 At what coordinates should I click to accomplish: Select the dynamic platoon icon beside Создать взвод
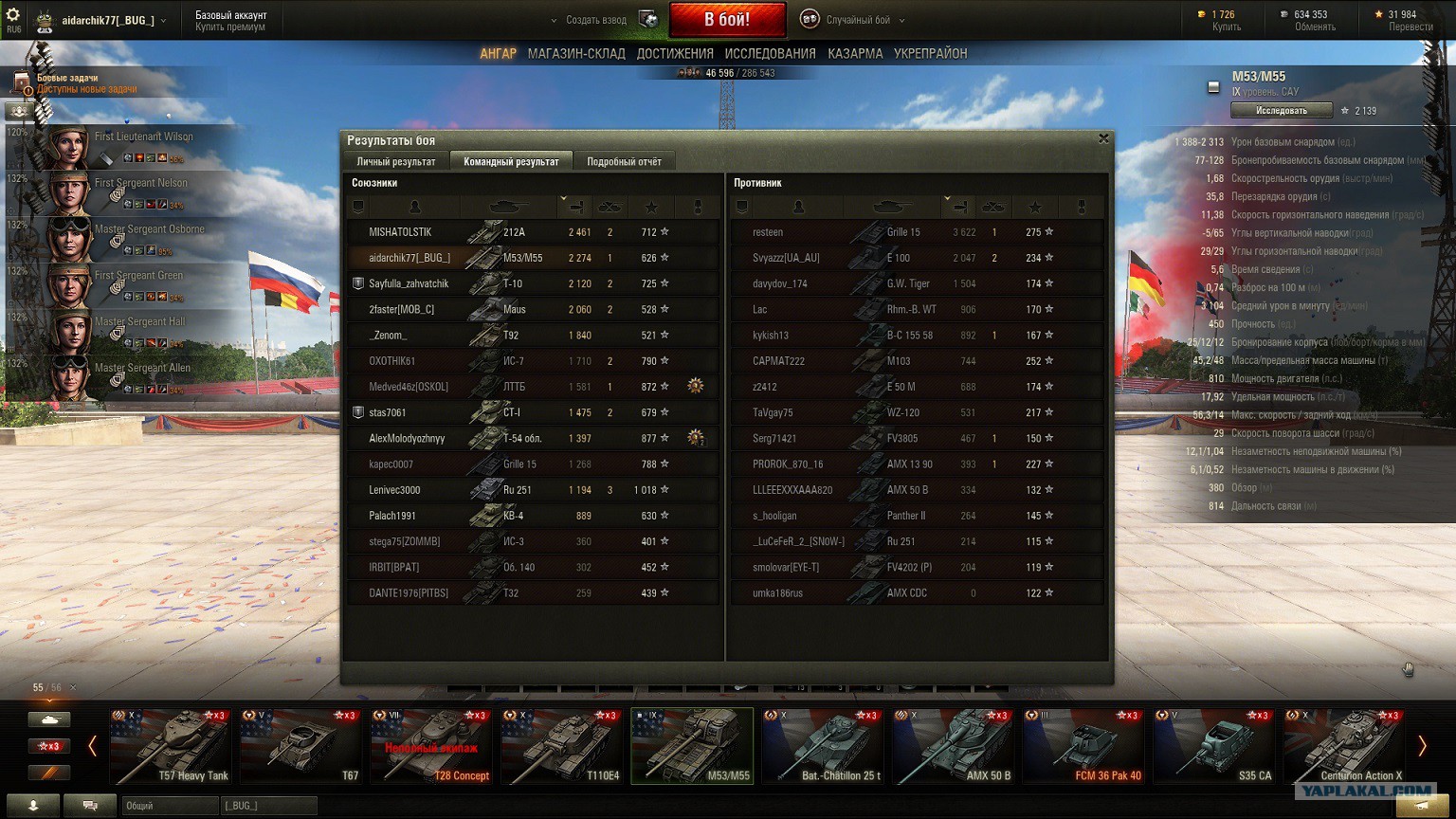coord(648,18)
